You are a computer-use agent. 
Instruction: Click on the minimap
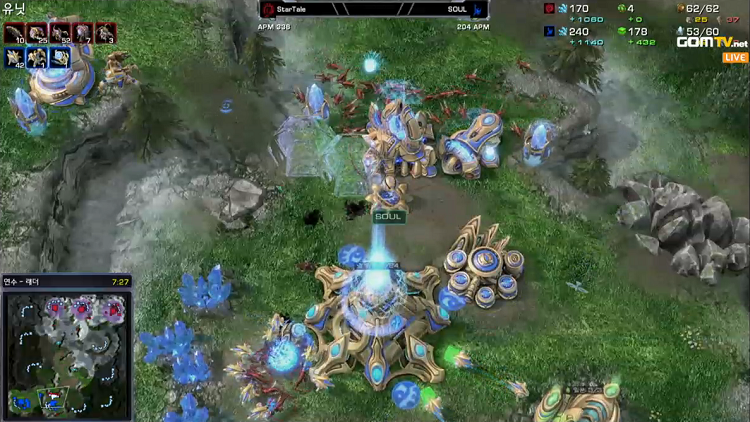pos(66,353)
